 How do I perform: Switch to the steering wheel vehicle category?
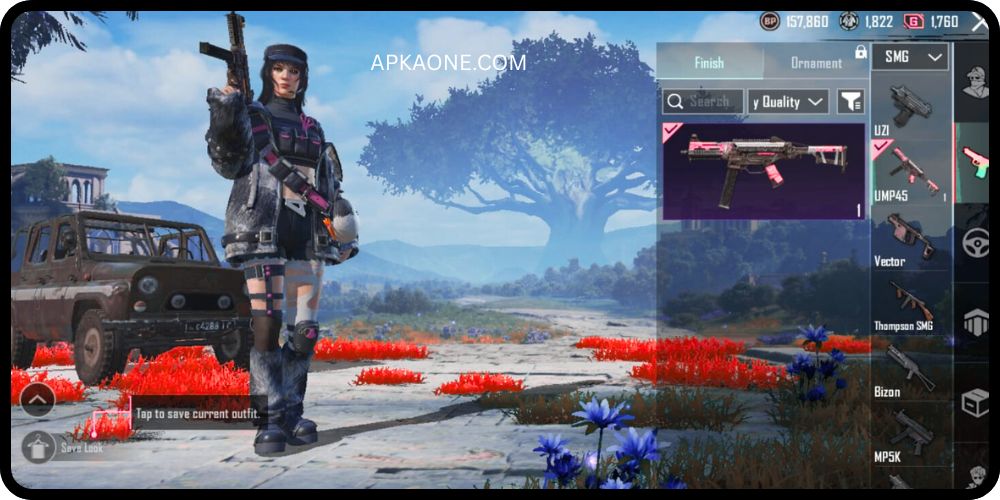(x=975, y=243)
